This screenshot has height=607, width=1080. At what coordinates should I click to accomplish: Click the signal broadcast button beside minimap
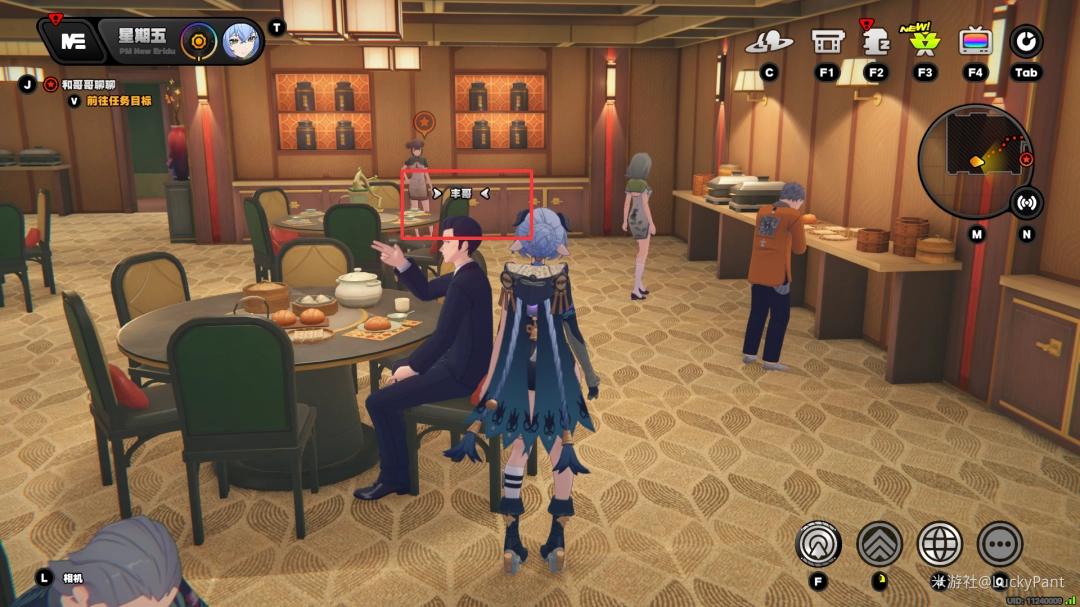point(1027,202)
